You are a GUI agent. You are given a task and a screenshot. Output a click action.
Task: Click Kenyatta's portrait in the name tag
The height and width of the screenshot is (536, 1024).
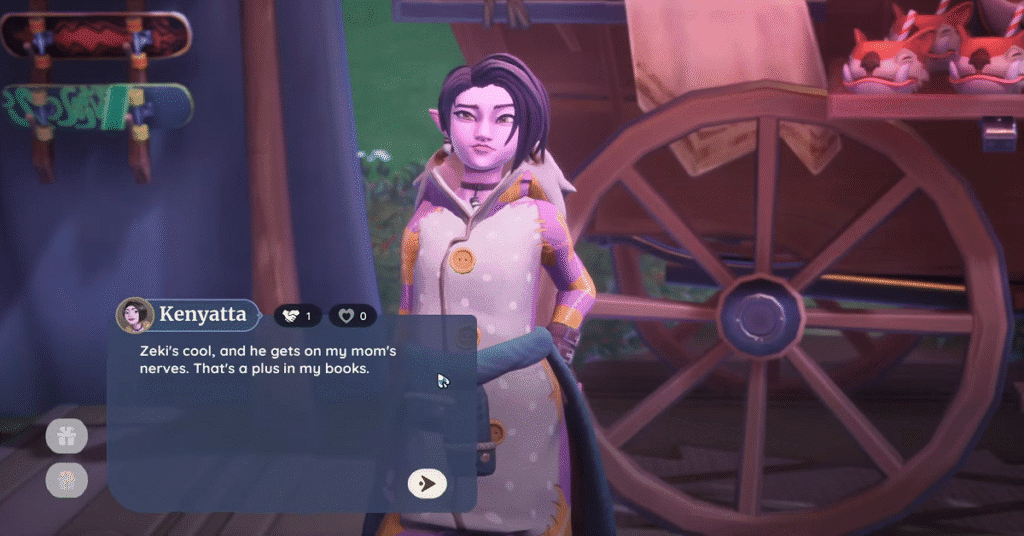coord(135,316)
